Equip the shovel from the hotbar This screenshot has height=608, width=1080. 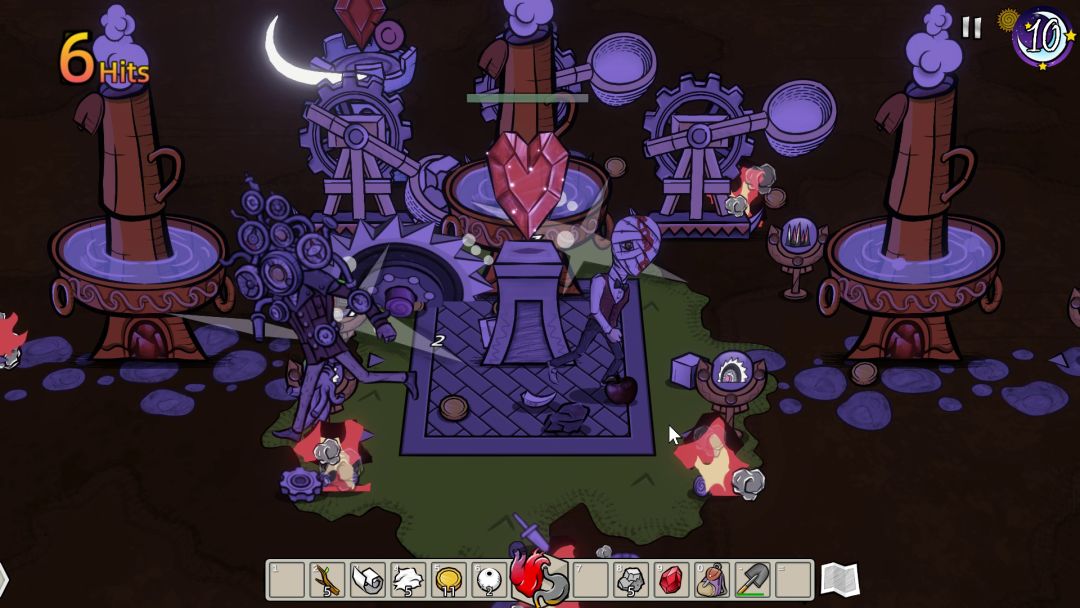pyautogui.click(x=753, y=579)
